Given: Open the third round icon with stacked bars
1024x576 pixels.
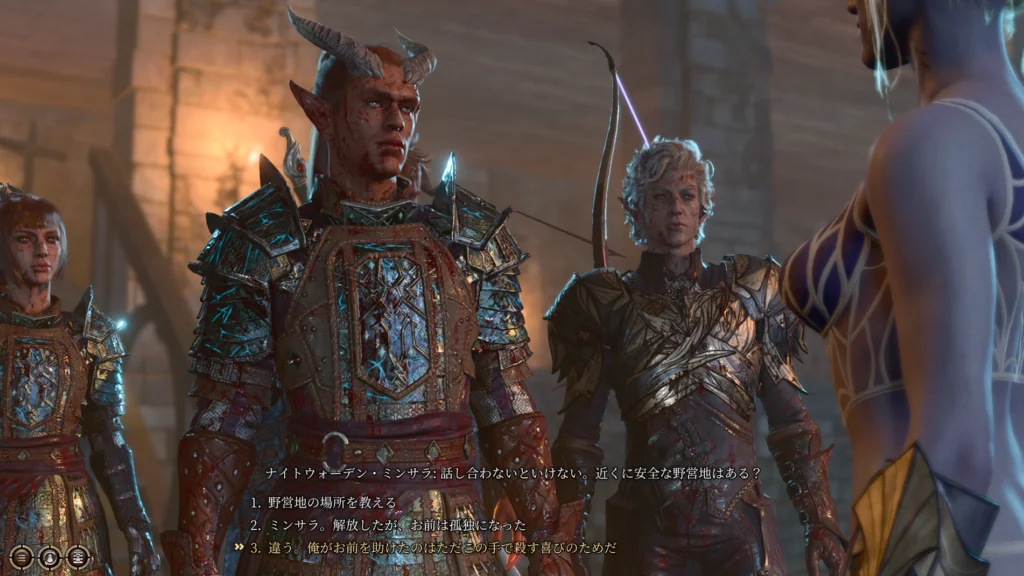Looking at the screenshot, I should (x=78, y=557).
